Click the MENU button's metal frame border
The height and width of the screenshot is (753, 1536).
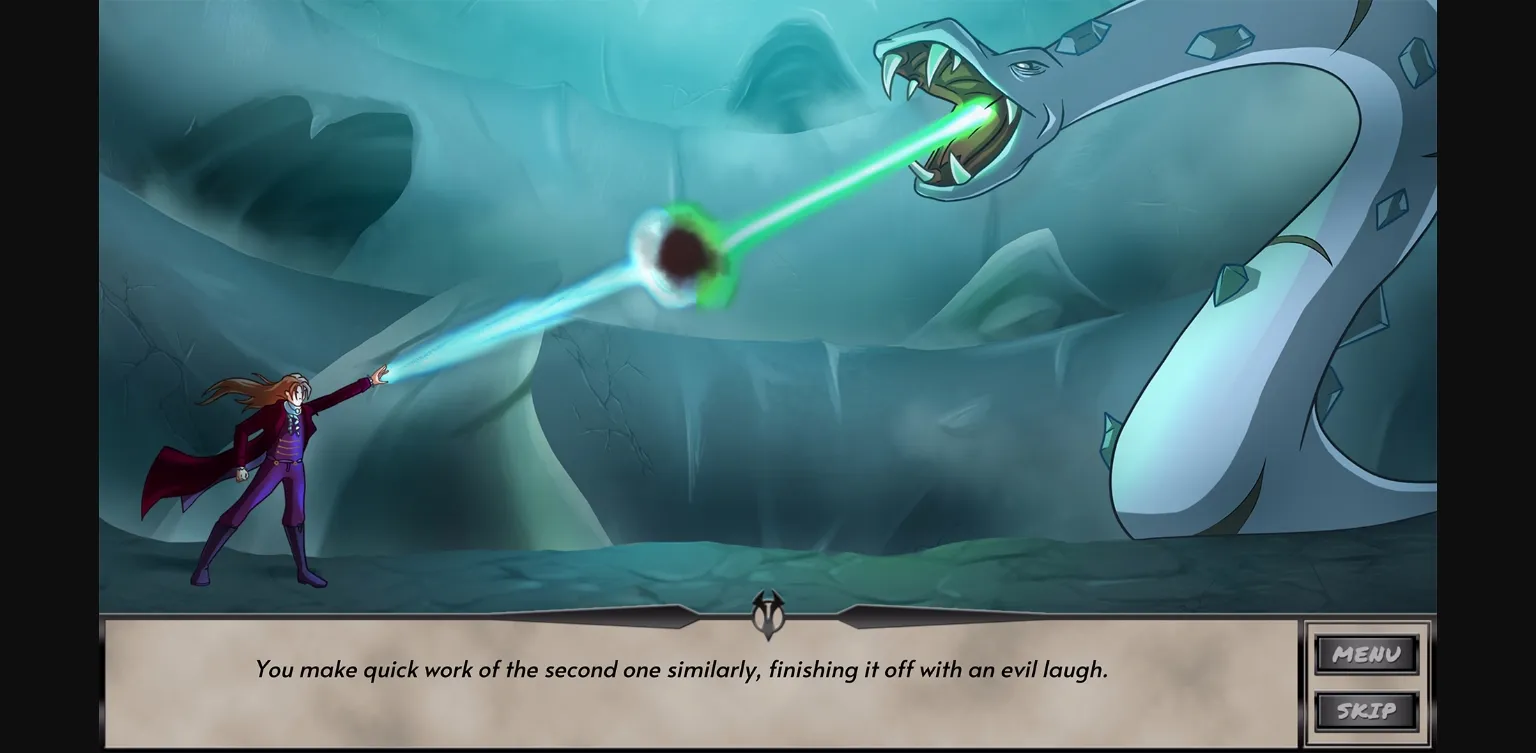click(x=1316, y=655)
